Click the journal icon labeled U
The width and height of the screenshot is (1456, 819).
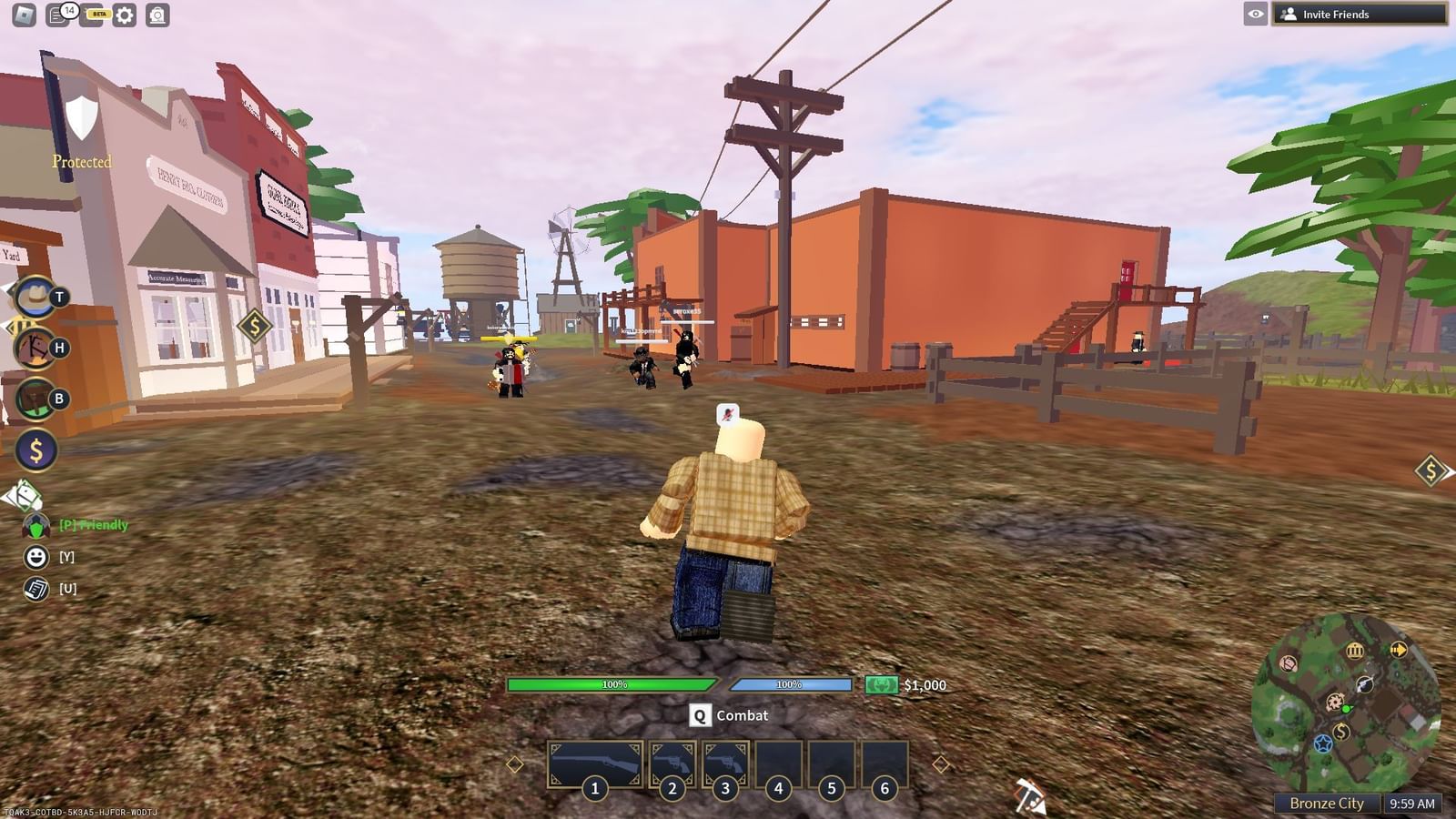click(35, 588)
